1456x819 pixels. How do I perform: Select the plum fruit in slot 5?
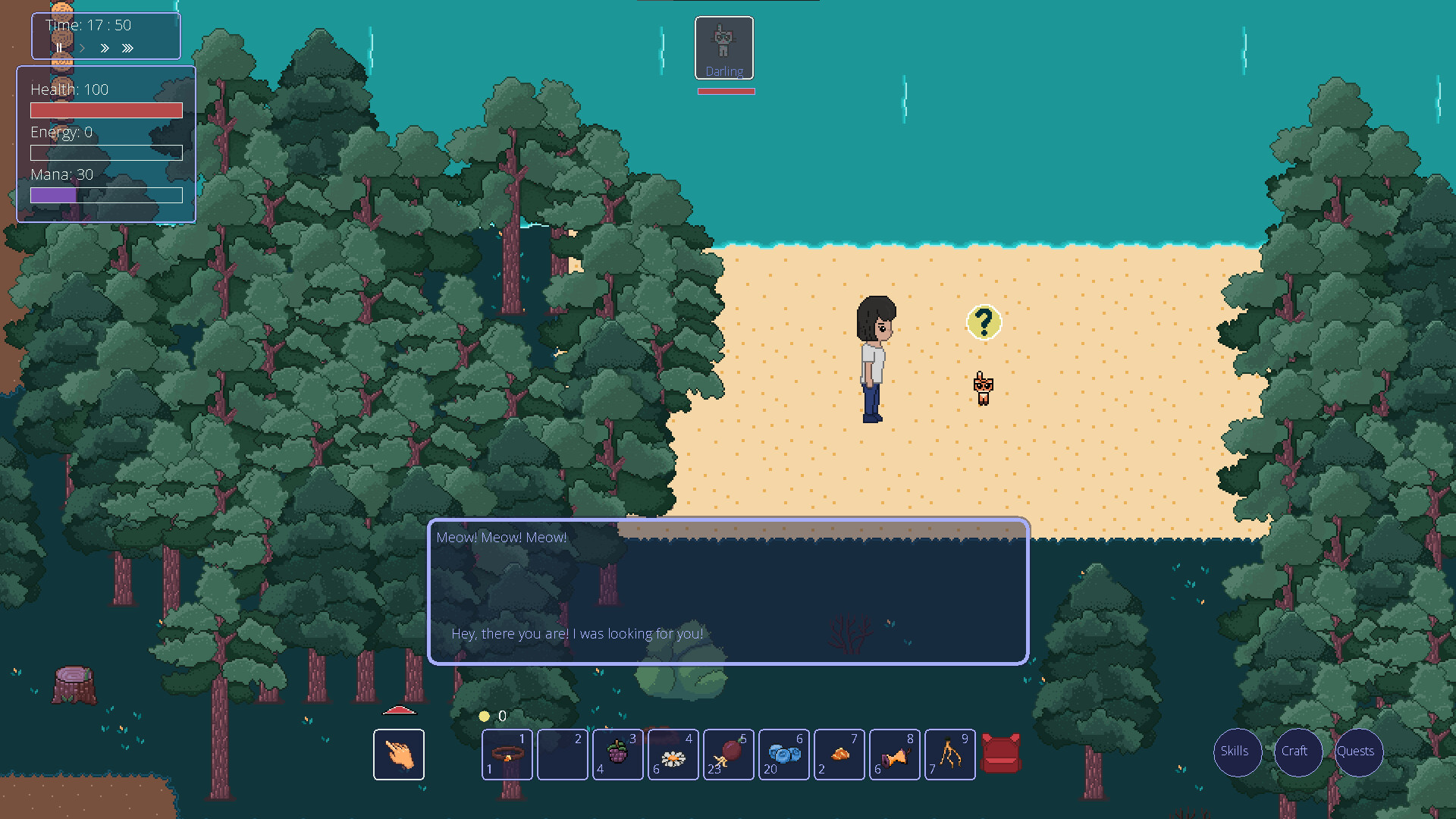tap(728, 754)
